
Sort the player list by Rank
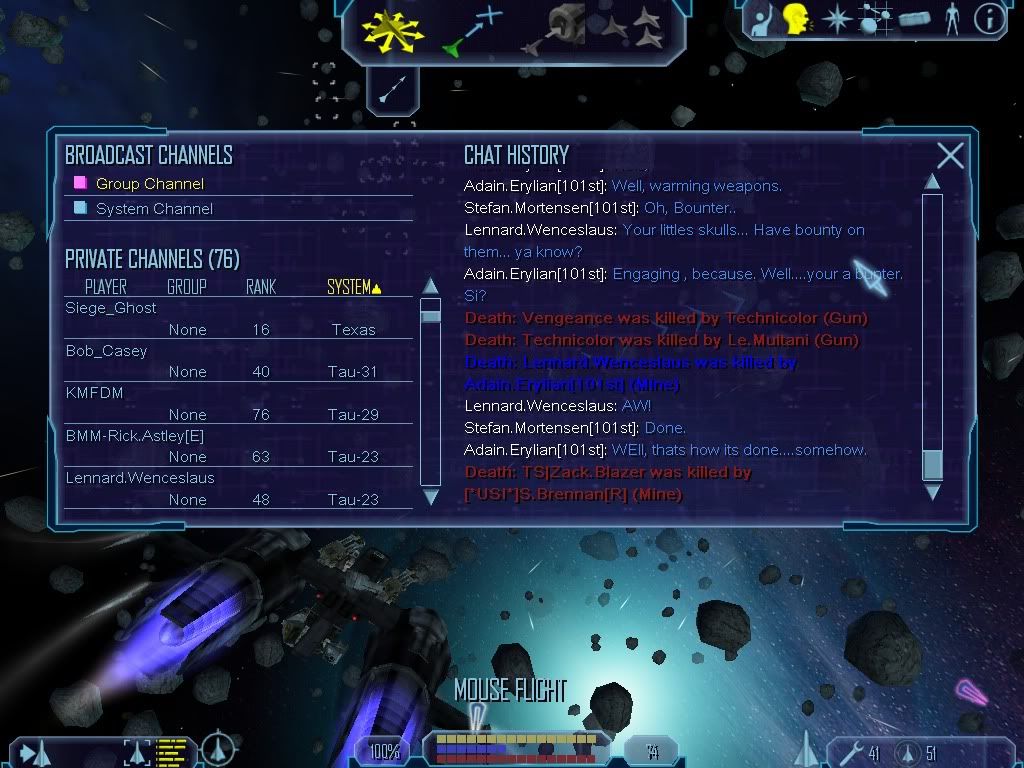point(260,287)
